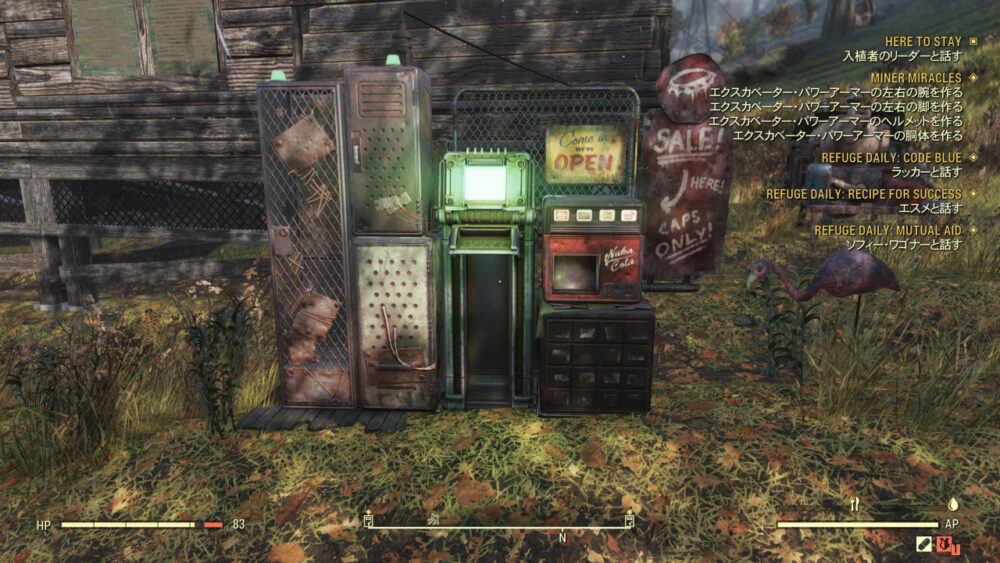Screen dimensions: 1000x563
Task: Open the MINER MIRACLES quest tracker entry
Action: pyautogui.click(x=916, y=77)
